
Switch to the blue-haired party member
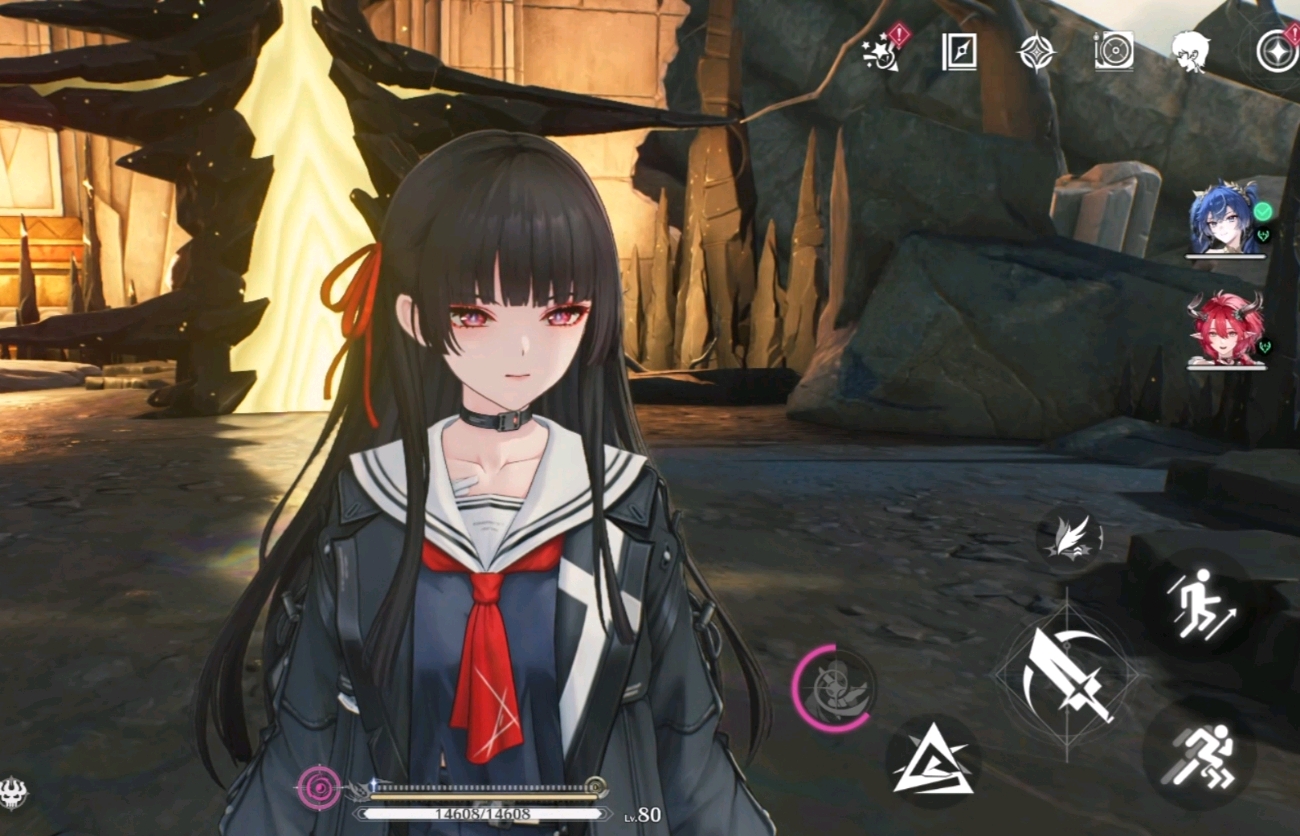pos(1224,220)
